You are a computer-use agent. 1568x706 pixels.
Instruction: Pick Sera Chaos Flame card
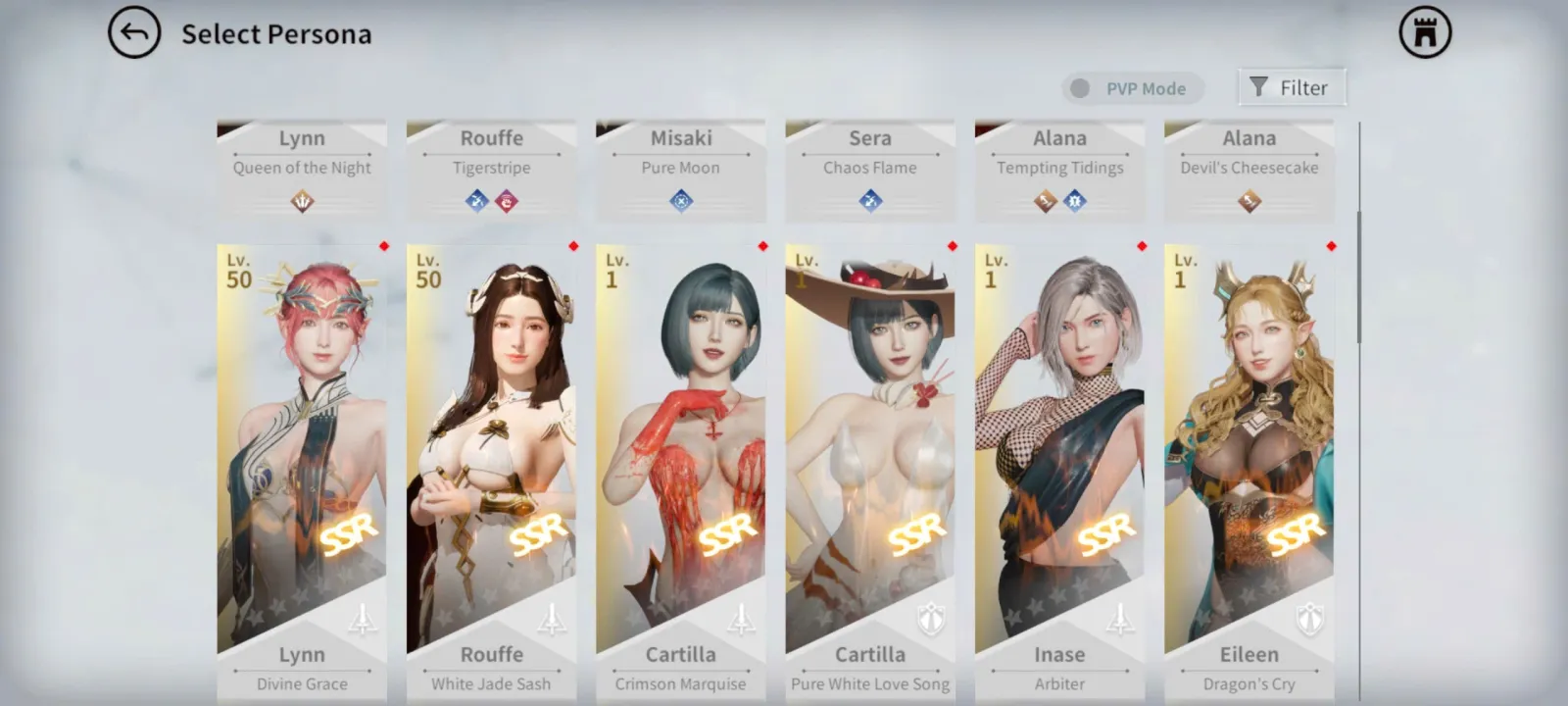click(870, 169)
